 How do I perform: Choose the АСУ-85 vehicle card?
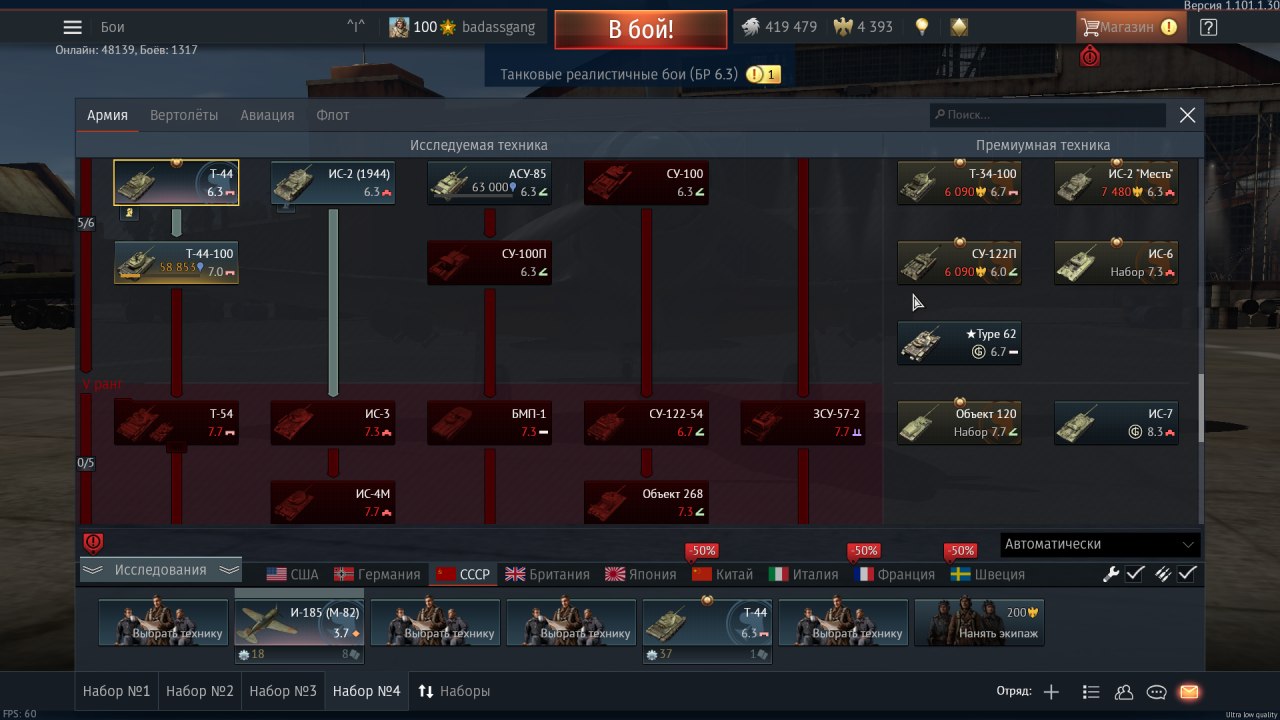point(489,182)
